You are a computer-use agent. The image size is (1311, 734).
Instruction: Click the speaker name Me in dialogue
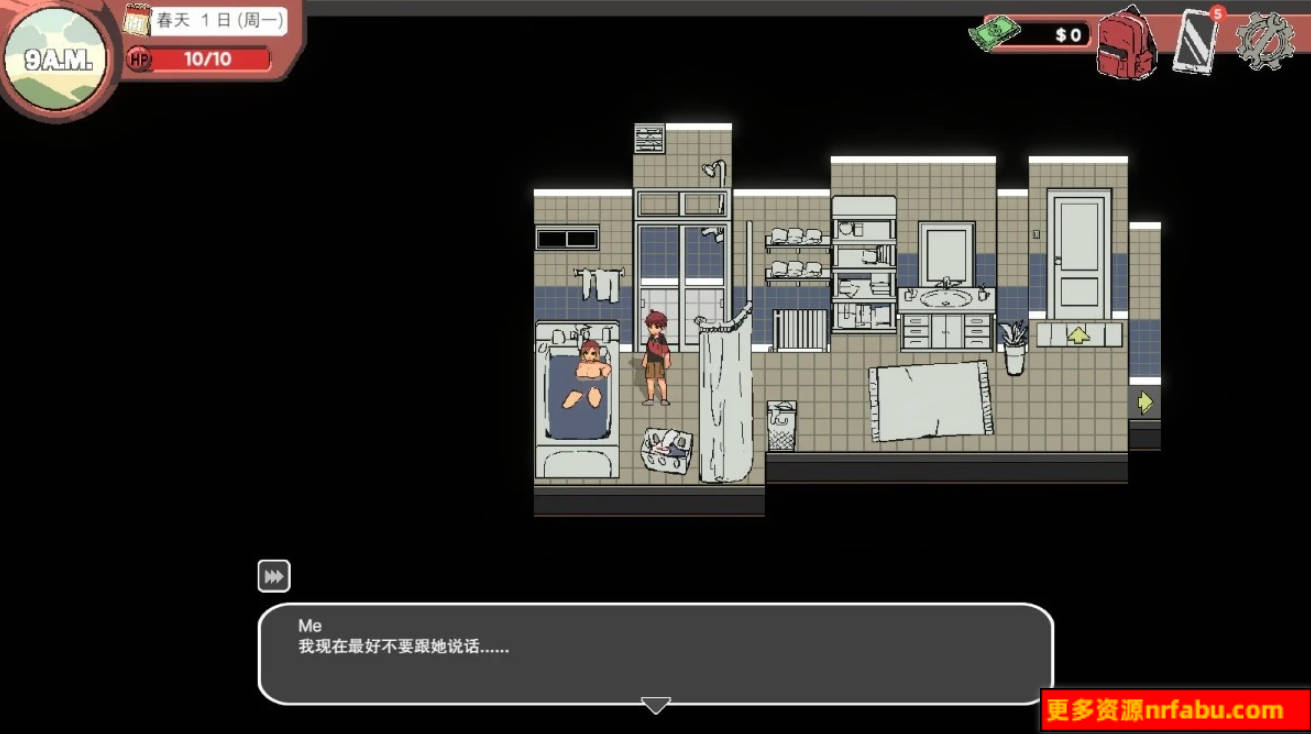(x=309, y=625)
